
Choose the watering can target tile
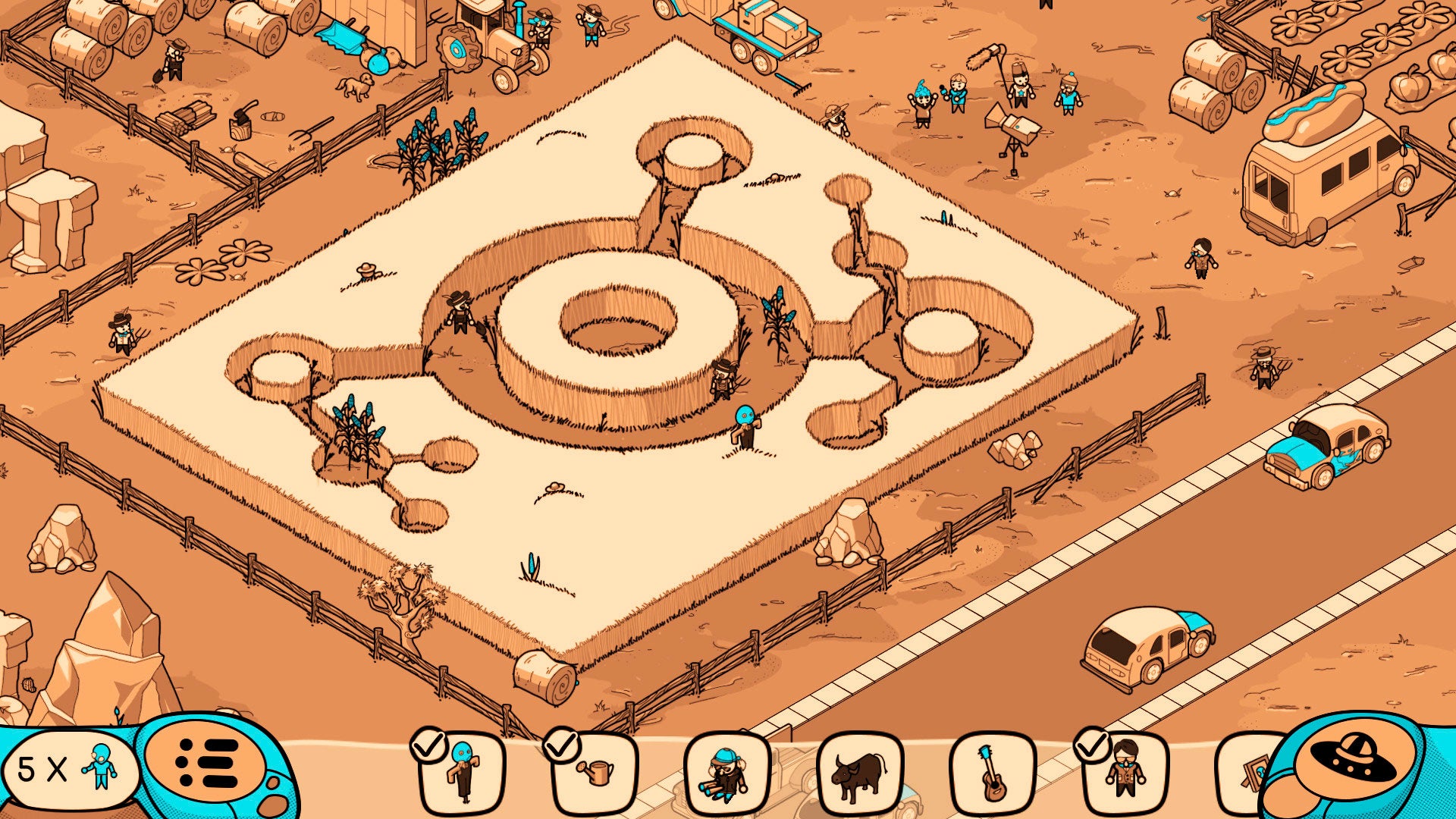pos(595,773)
